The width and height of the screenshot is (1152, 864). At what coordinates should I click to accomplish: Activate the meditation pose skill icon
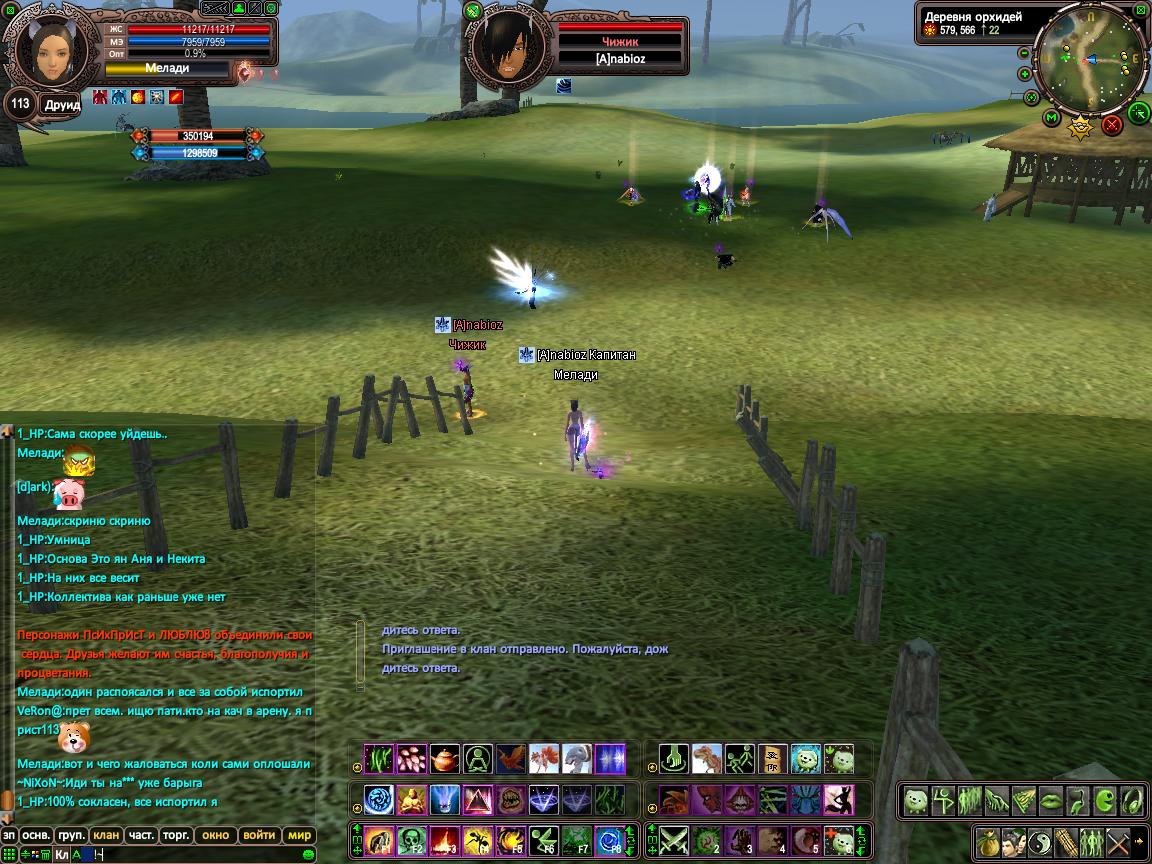pyautogui.click(x=412, y=800)
